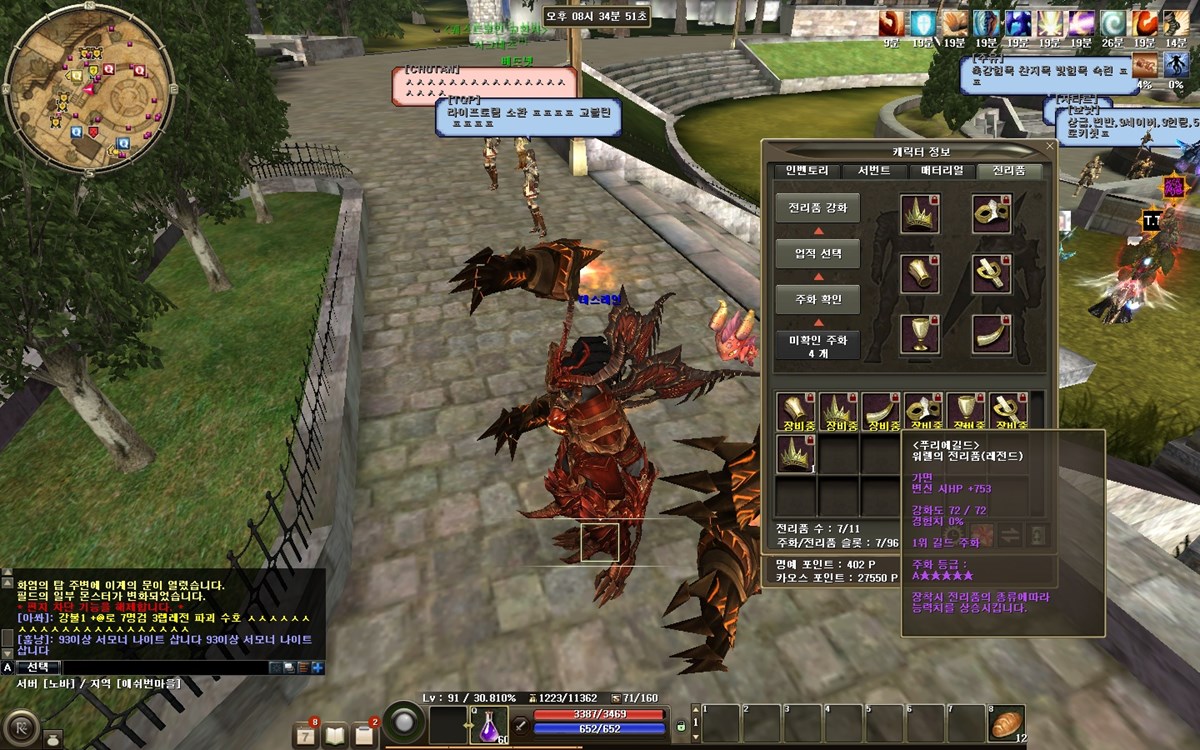Screen dimensions: 1200x750
Task: Open the book icon on bottom bar
Action: point(335,735)
